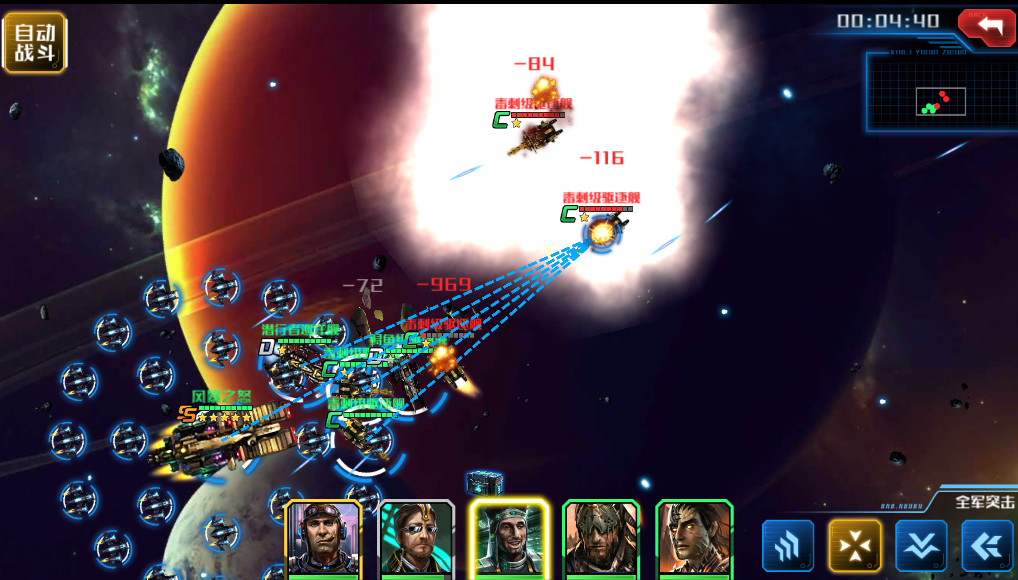Toggle the 自动战斗 auto-battle button
The height and width of the screenshot is (580, 1018).
pos(35,43)
